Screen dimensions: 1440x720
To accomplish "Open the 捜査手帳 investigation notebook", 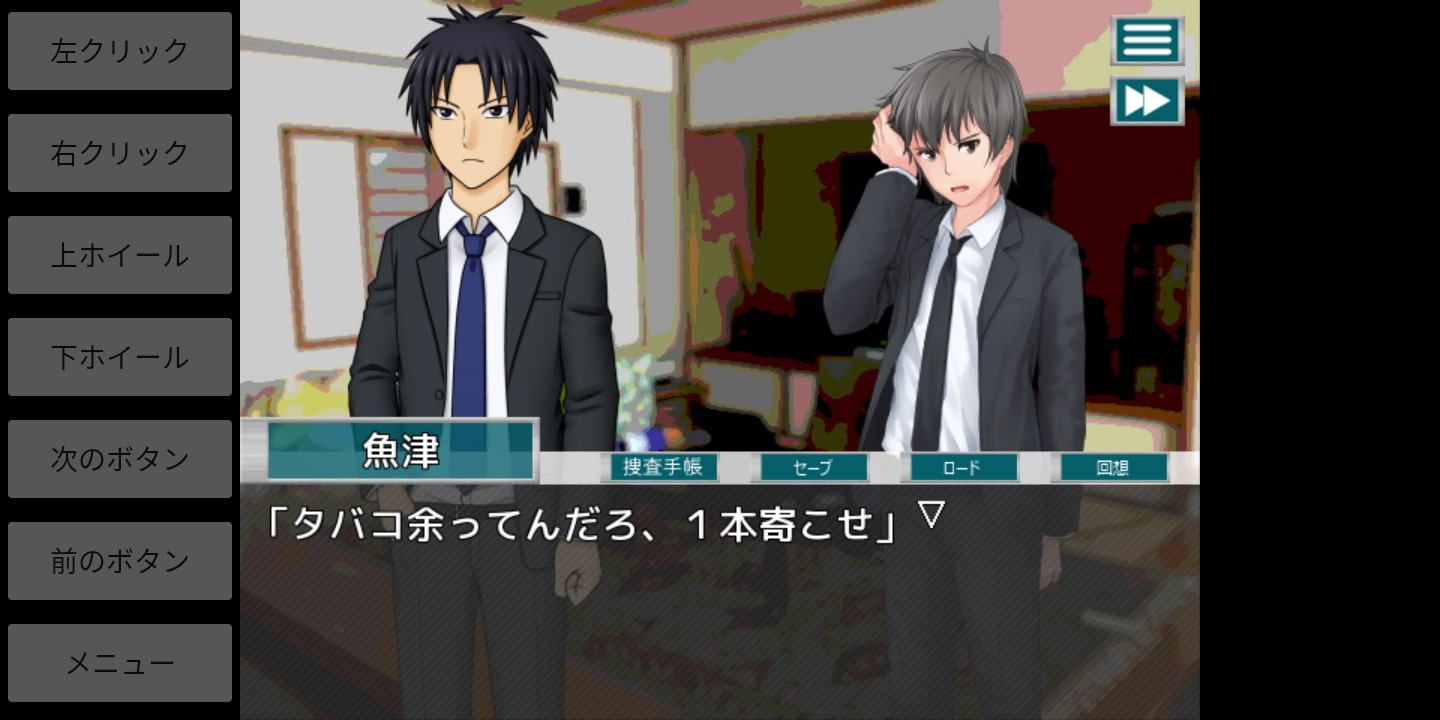I will pos(662,467).
